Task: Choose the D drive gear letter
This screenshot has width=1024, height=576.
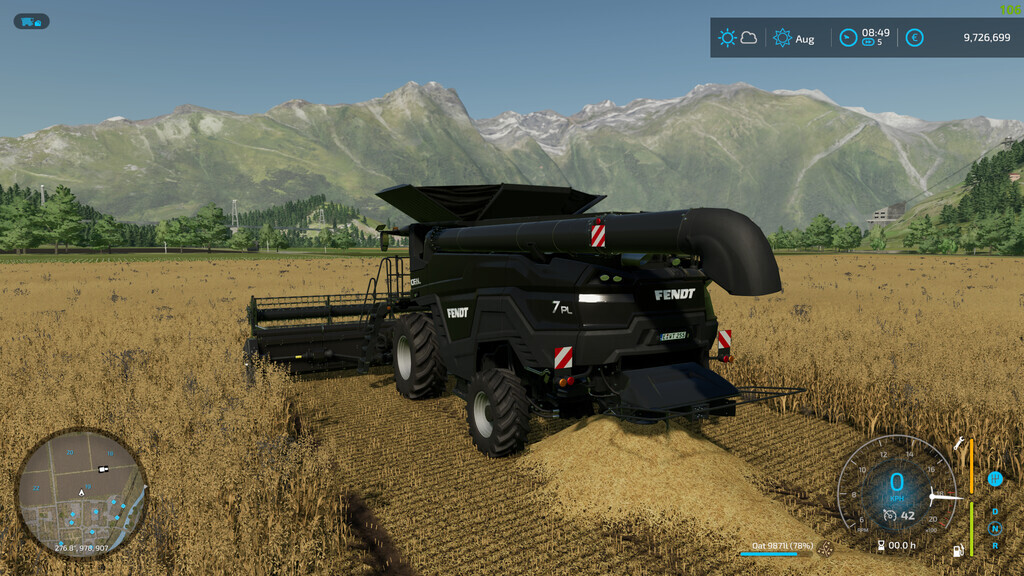Action: (995, 512)
